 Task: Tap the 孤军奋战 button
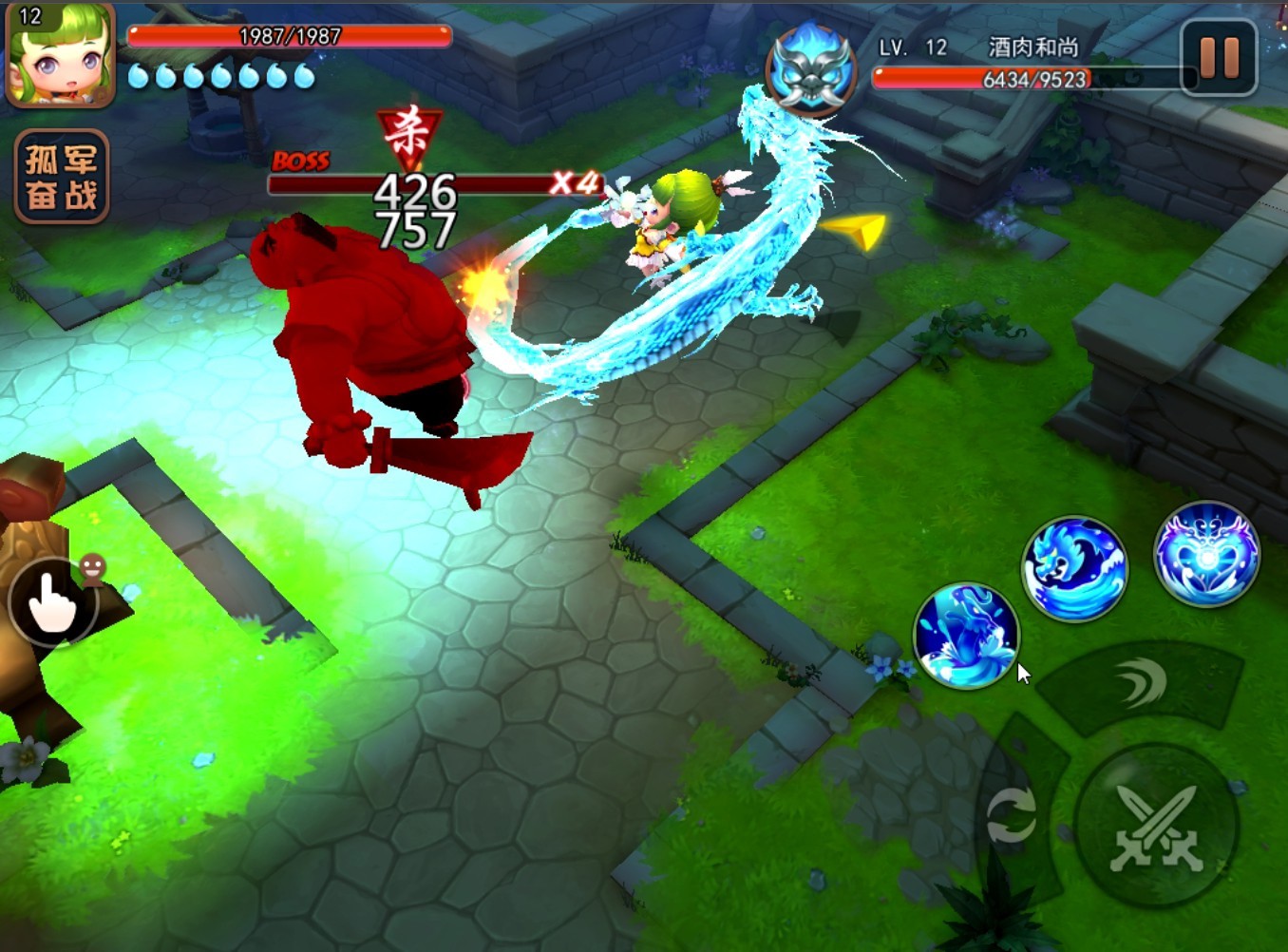[62, 177]
